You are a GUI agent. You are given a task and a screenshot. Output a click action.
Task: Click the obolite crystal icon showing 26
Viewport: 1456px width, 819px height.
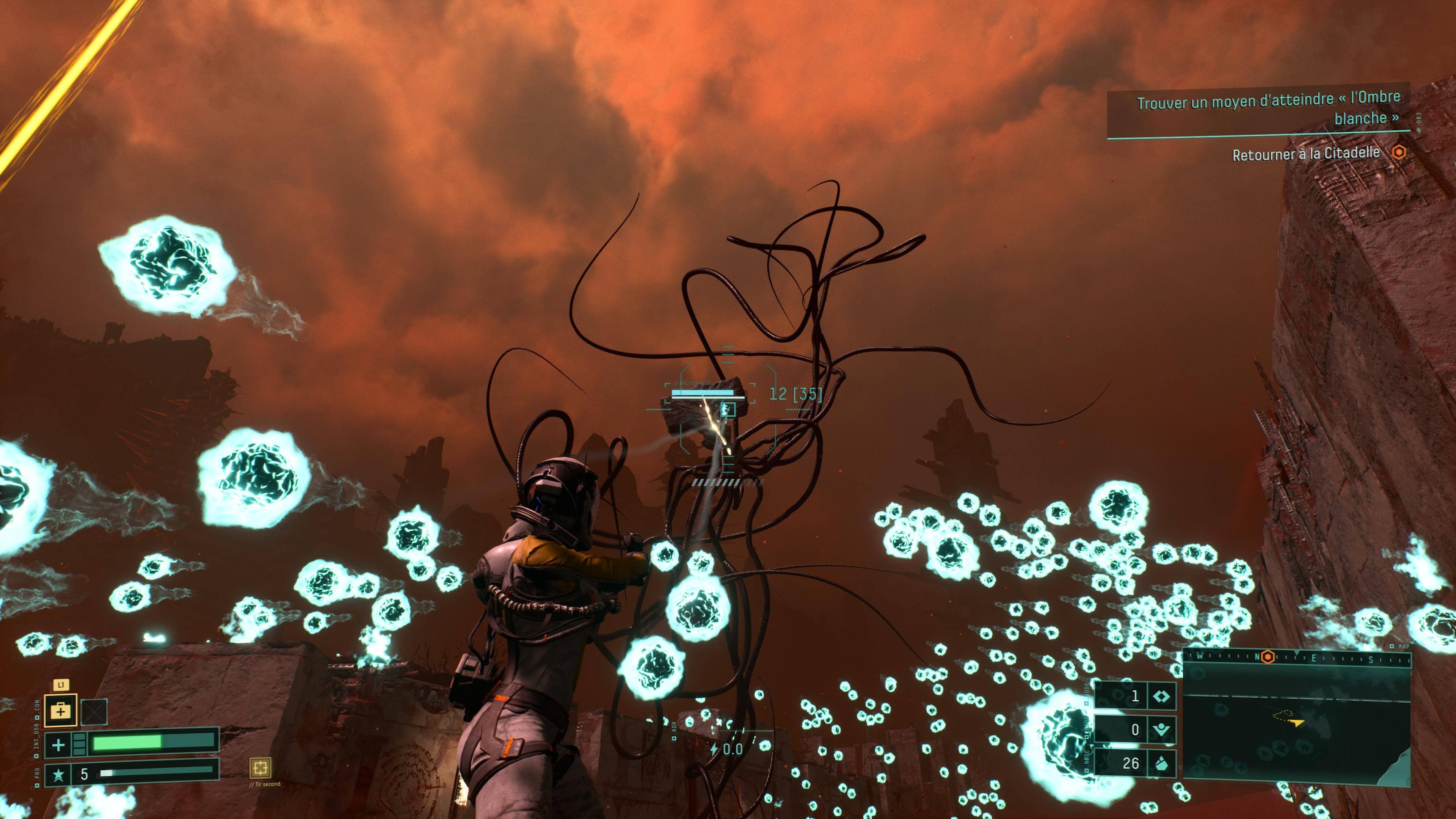pos(1161,763)
